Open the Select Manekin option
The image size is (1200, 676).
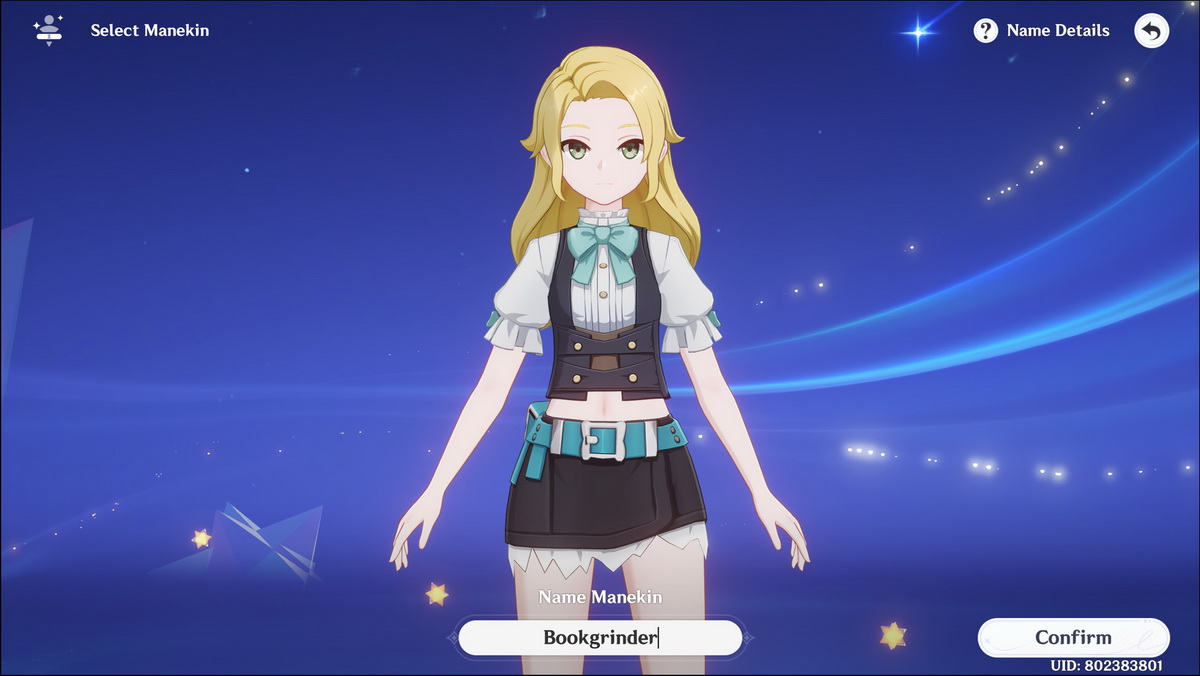click(x=122, y=30)
